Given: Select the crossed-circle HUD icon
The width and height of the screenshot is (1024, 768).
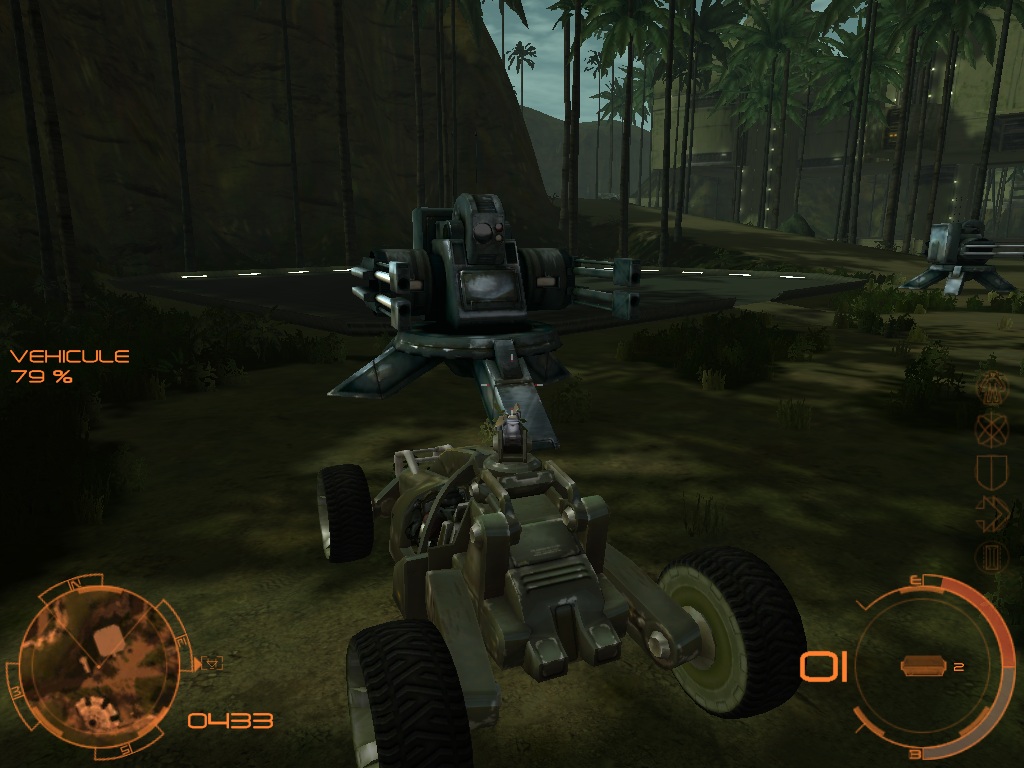Looking at the screenshot, I should click(x=991, y=428).
